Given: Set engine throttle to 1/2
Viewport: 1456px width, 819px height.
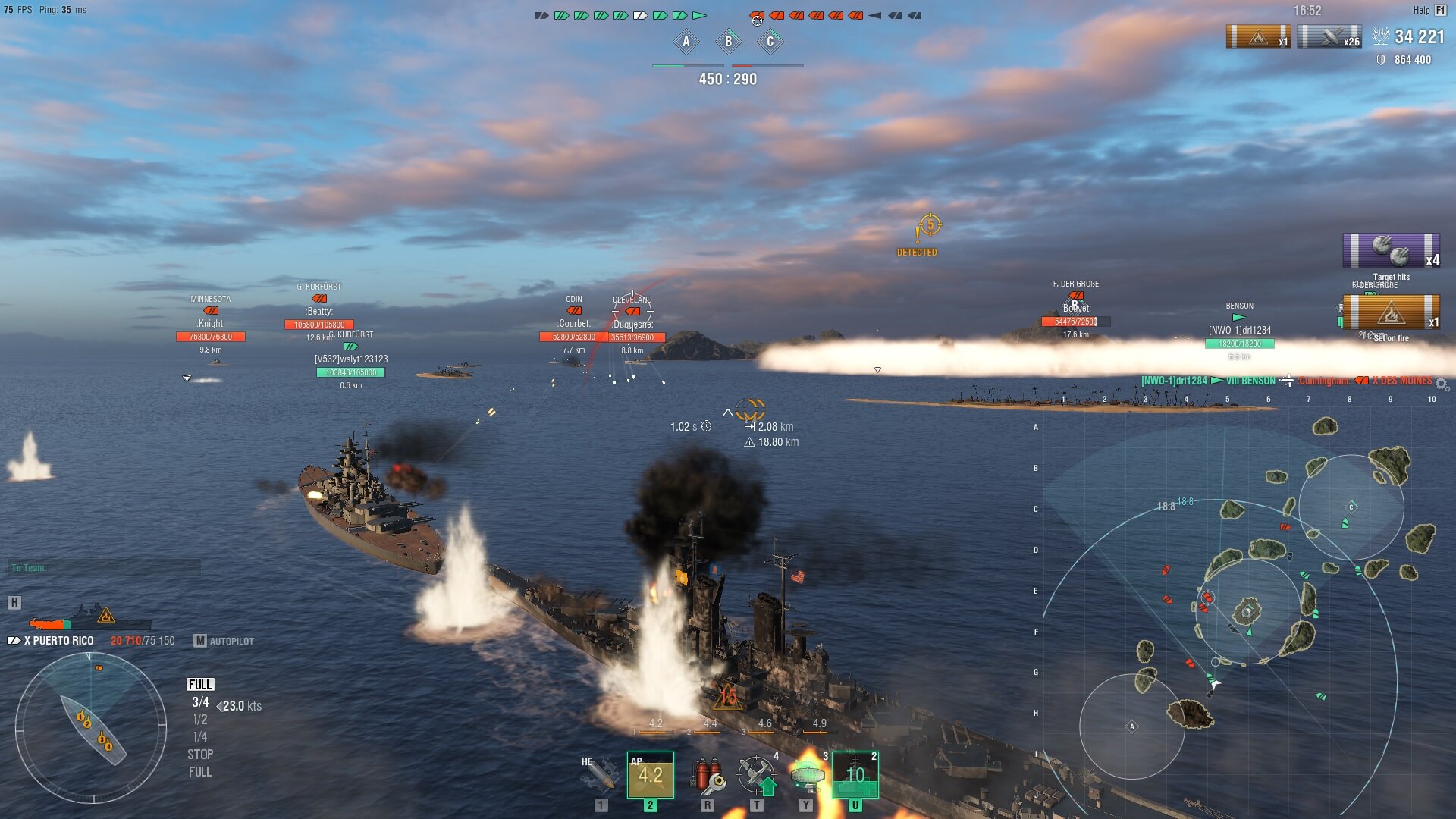Looking at the screenshot, I should (200, 720).
